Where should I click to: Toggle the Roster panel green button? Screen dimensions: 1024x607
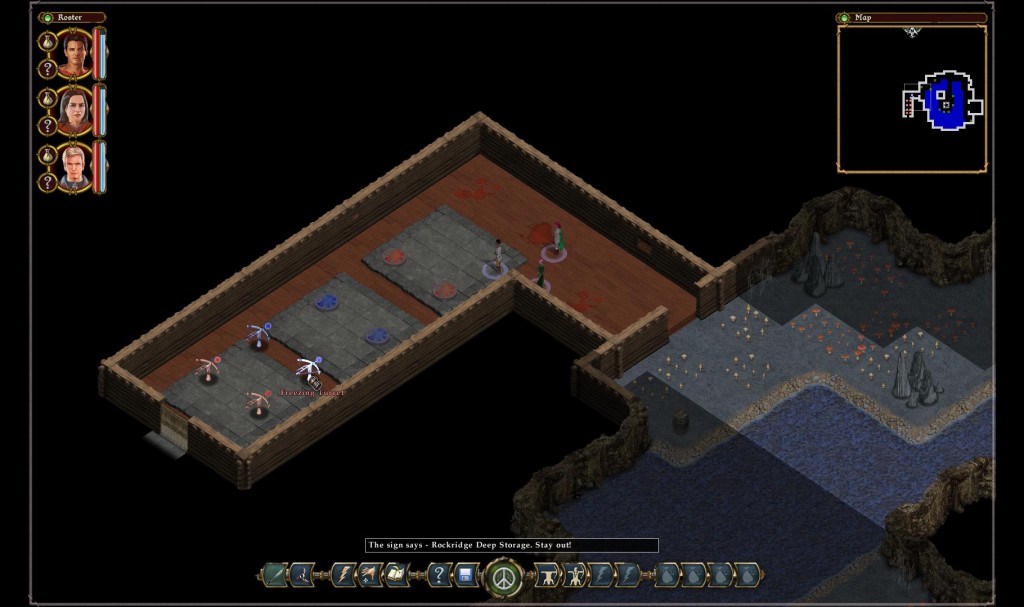(x=45, y=17)
